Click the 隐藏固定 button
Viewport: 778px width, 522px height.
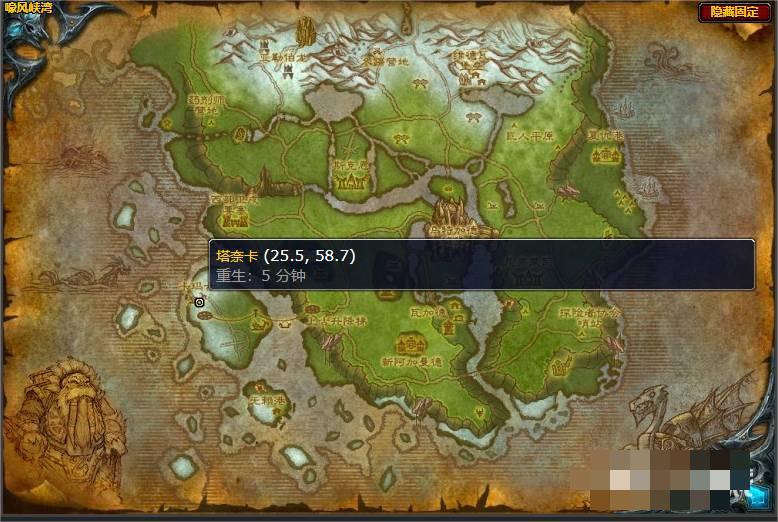[x=734, y=12]
